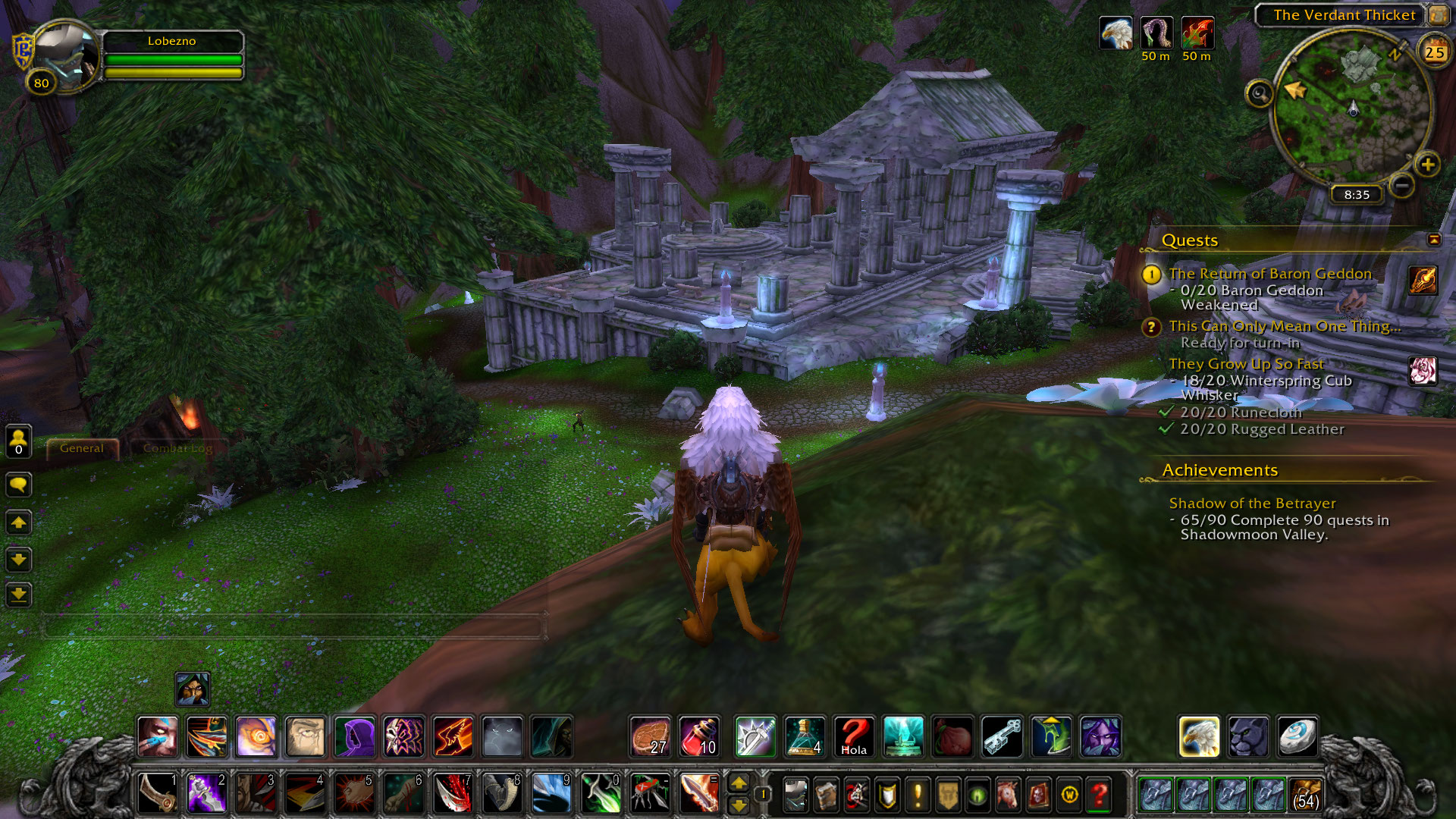
Task: Select They Grow Up So Fast quest
Action: tap(1246, 364)
